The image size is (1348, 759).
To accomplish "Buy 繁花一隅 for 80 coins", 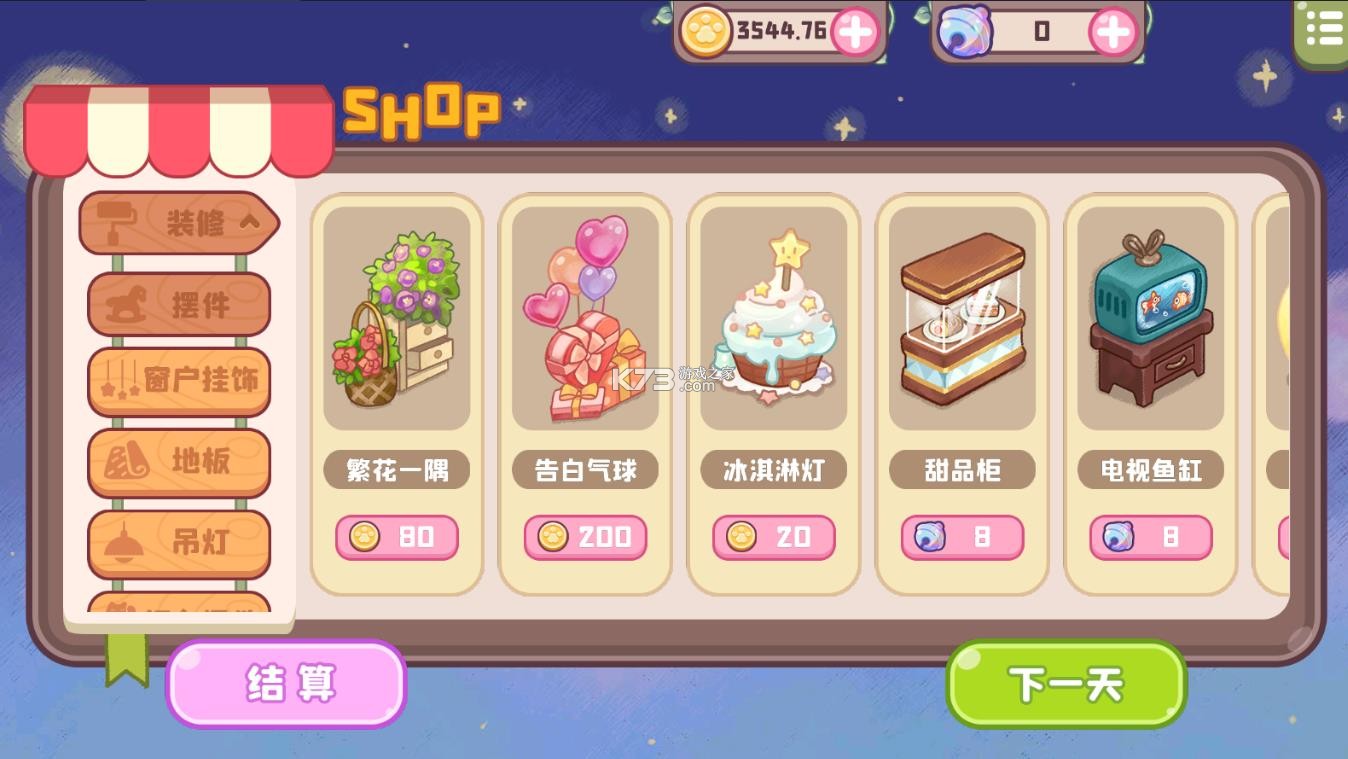I will (x=396, y=537).
